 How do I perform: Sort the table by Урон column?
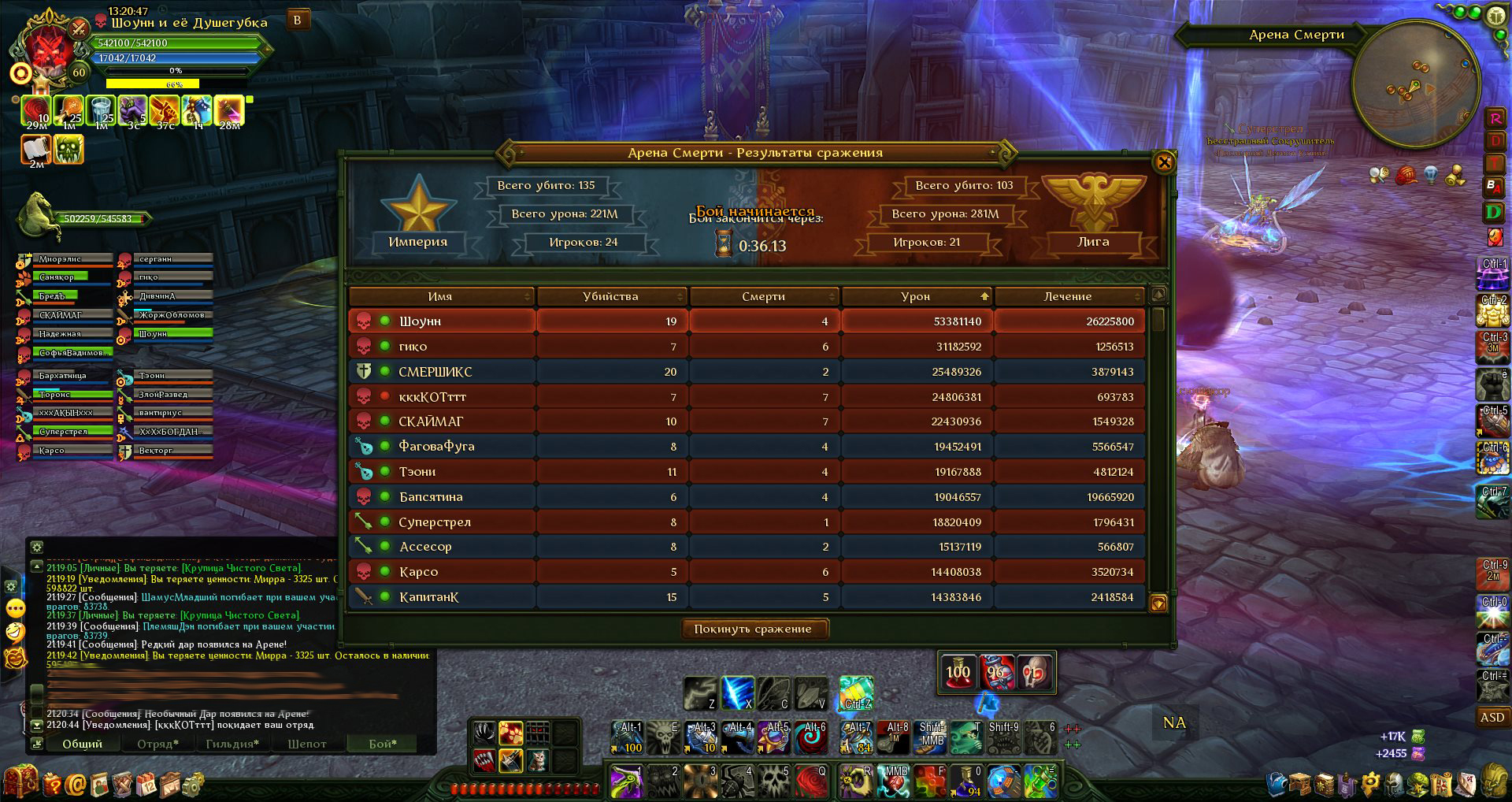[x=915, y=296]
